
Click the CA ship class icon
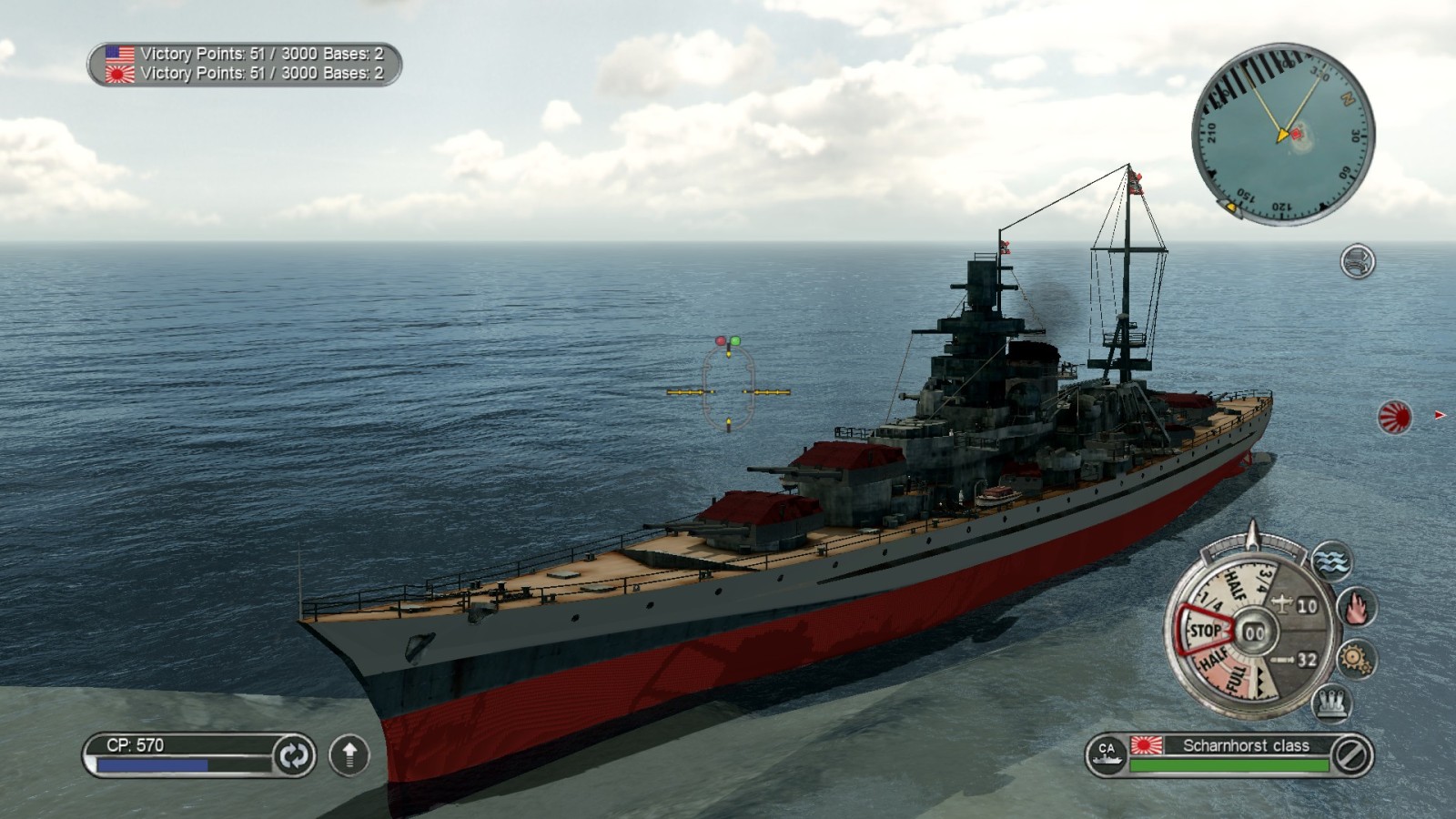pyautogui.click(x=1107, y=754)
